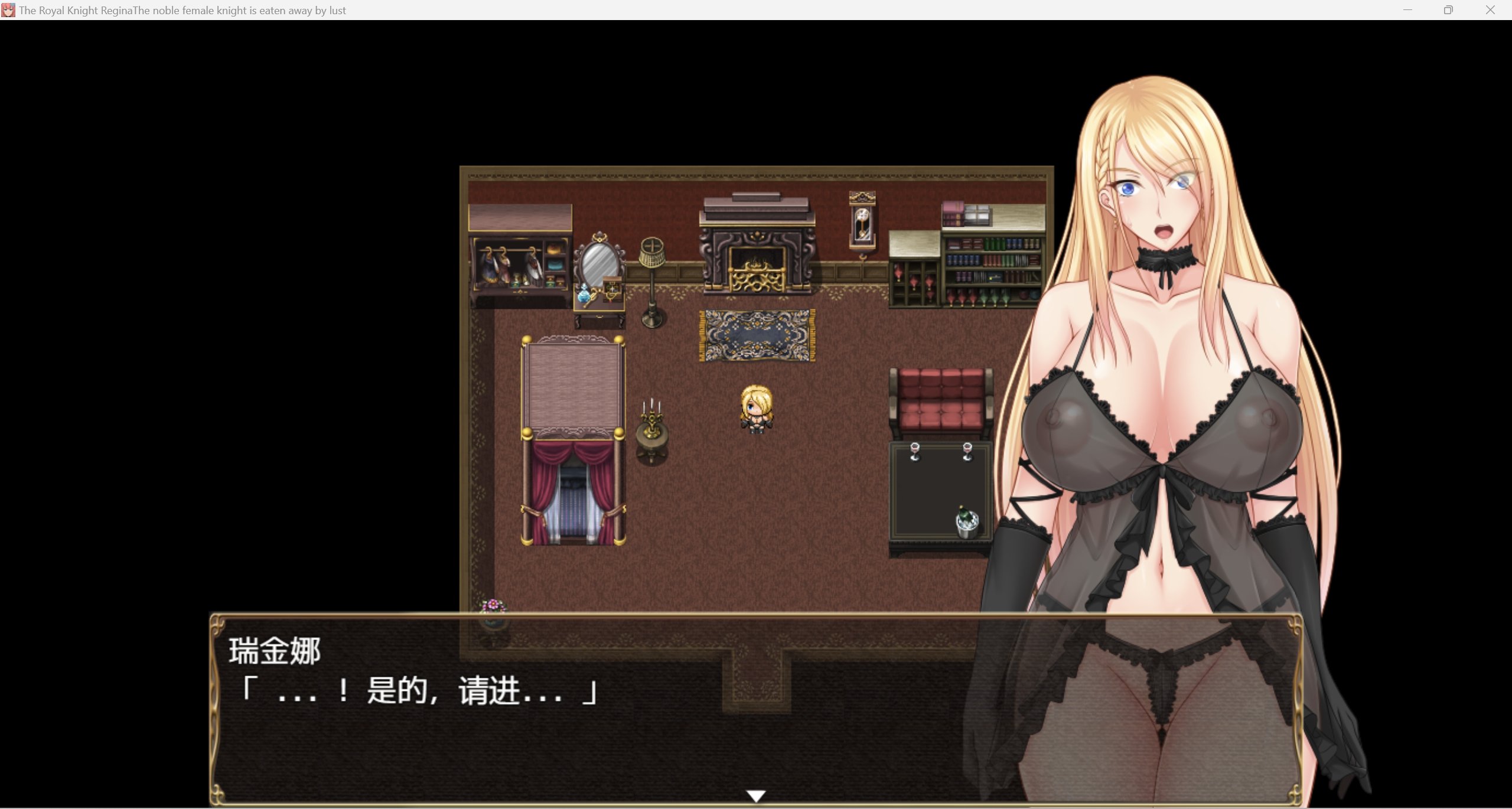Click the game's application icon in title bar

8,9
